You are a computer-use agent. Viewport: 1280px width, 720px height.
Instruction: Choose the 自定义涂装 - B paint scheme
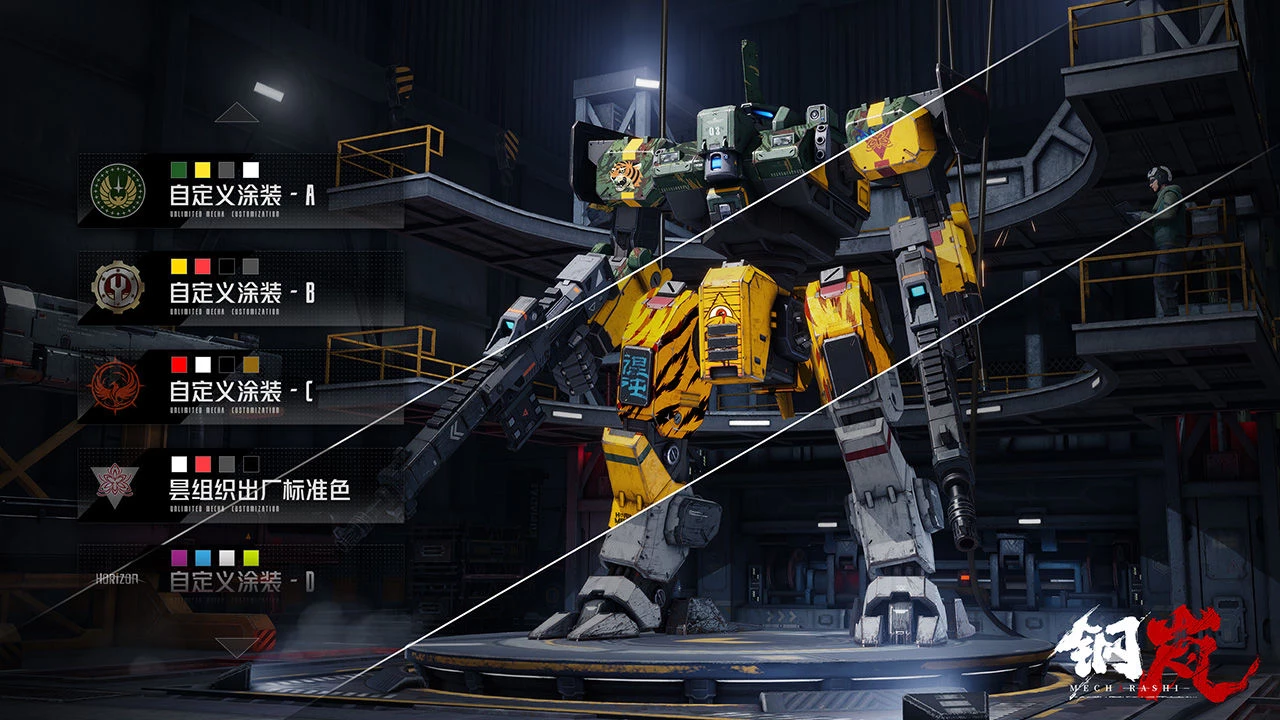click(x=240, y=287)
